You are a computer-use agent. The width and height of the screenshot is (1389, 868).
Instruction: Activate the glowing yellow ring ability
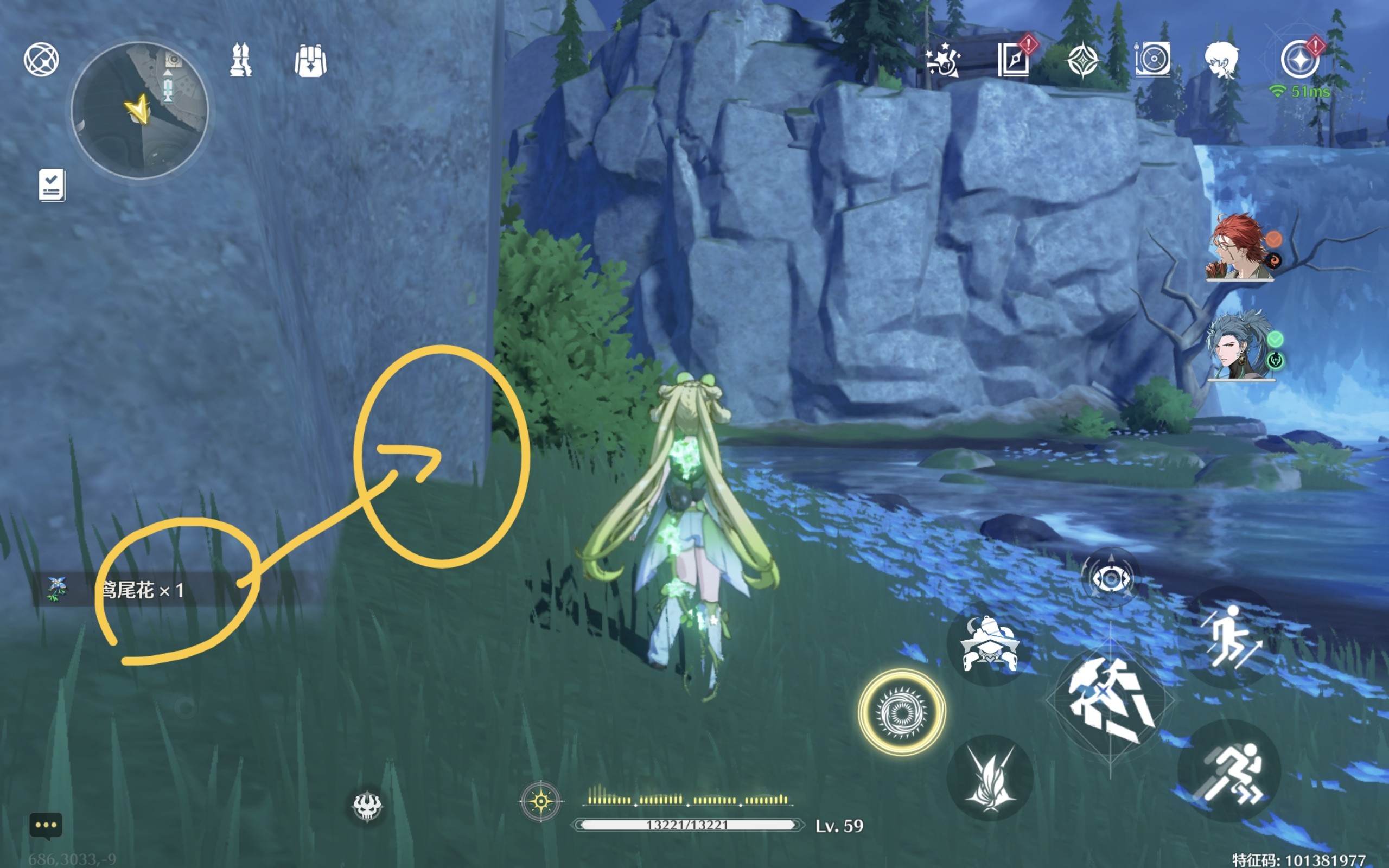coord(901,712)
